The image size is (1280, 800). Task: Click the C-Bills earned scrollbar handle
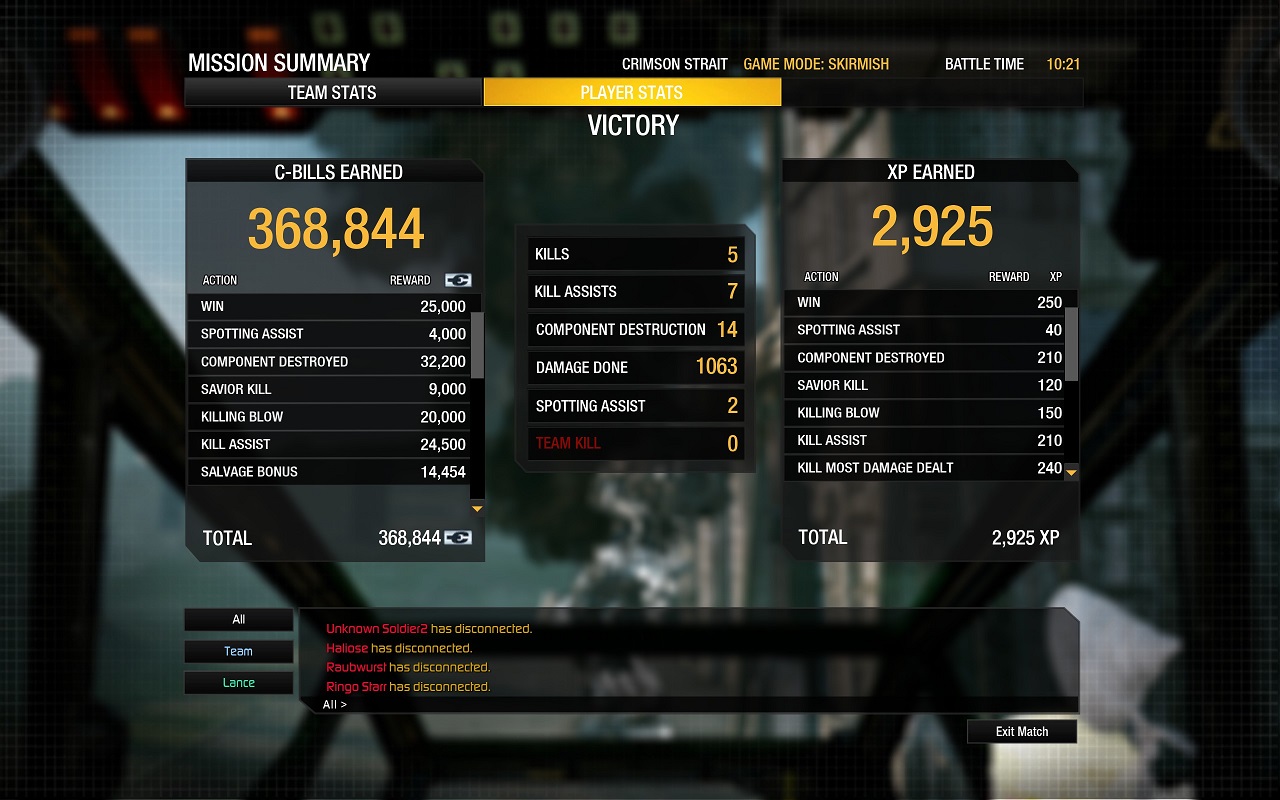coord(477,344)
